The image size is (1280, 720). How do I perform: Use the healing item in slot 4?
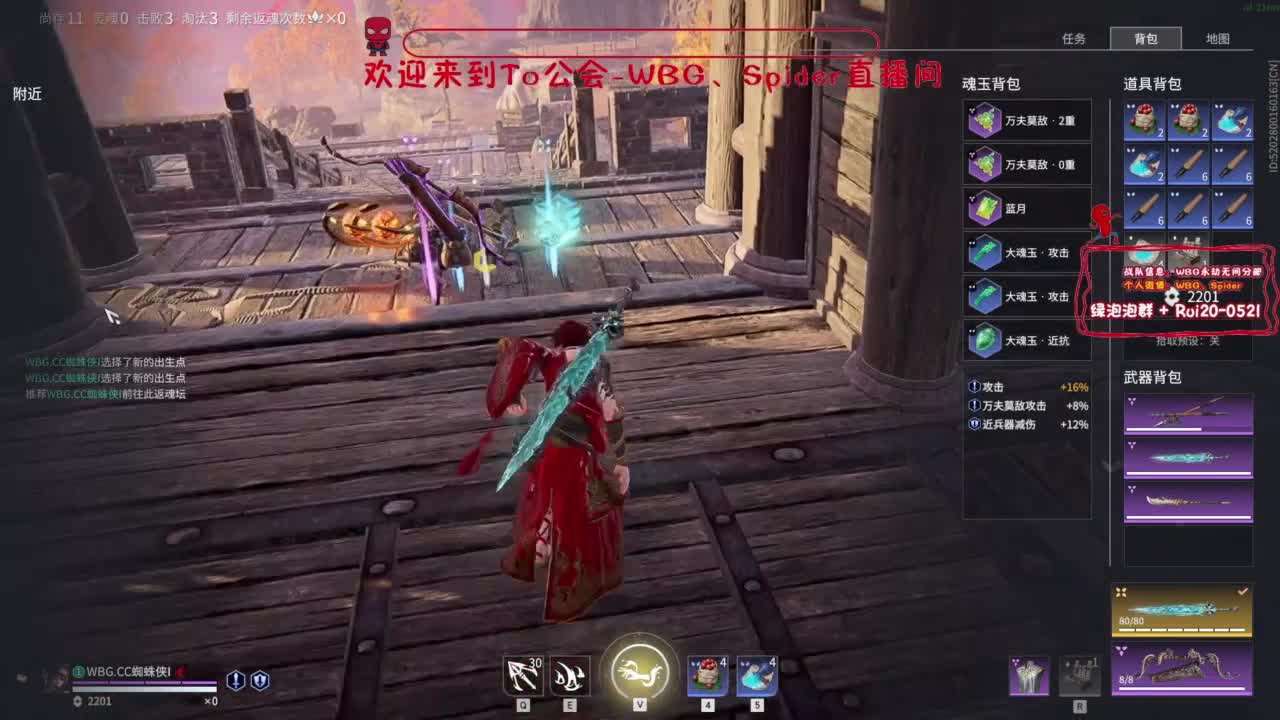pos(707,674)
